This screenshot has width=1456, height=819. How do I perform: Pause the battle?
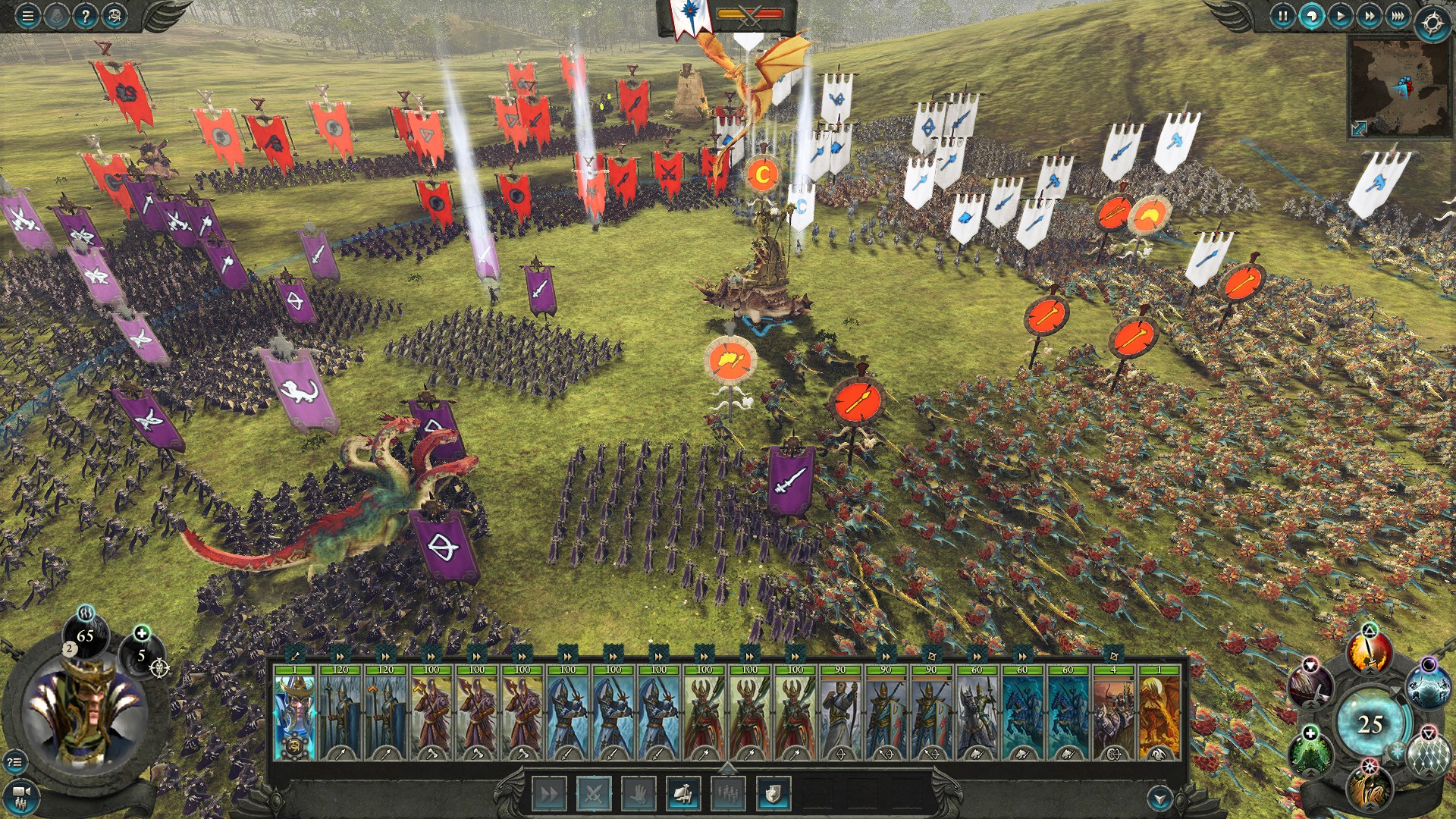click(x=1282, y=16)
